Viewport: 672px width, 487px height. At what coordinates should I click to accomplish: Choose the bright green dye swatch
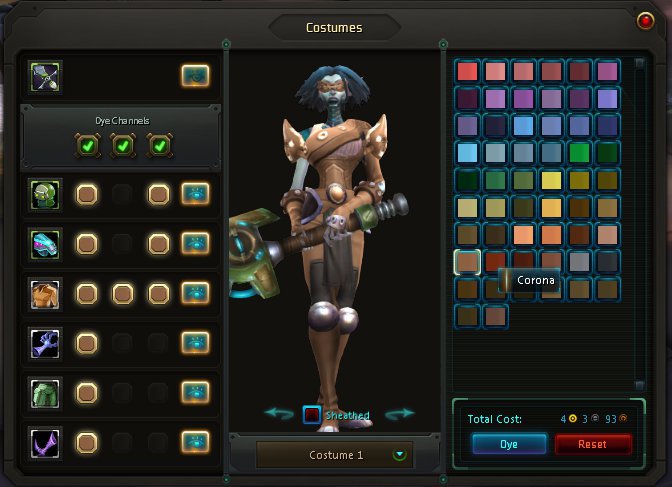tap(579, 153)
